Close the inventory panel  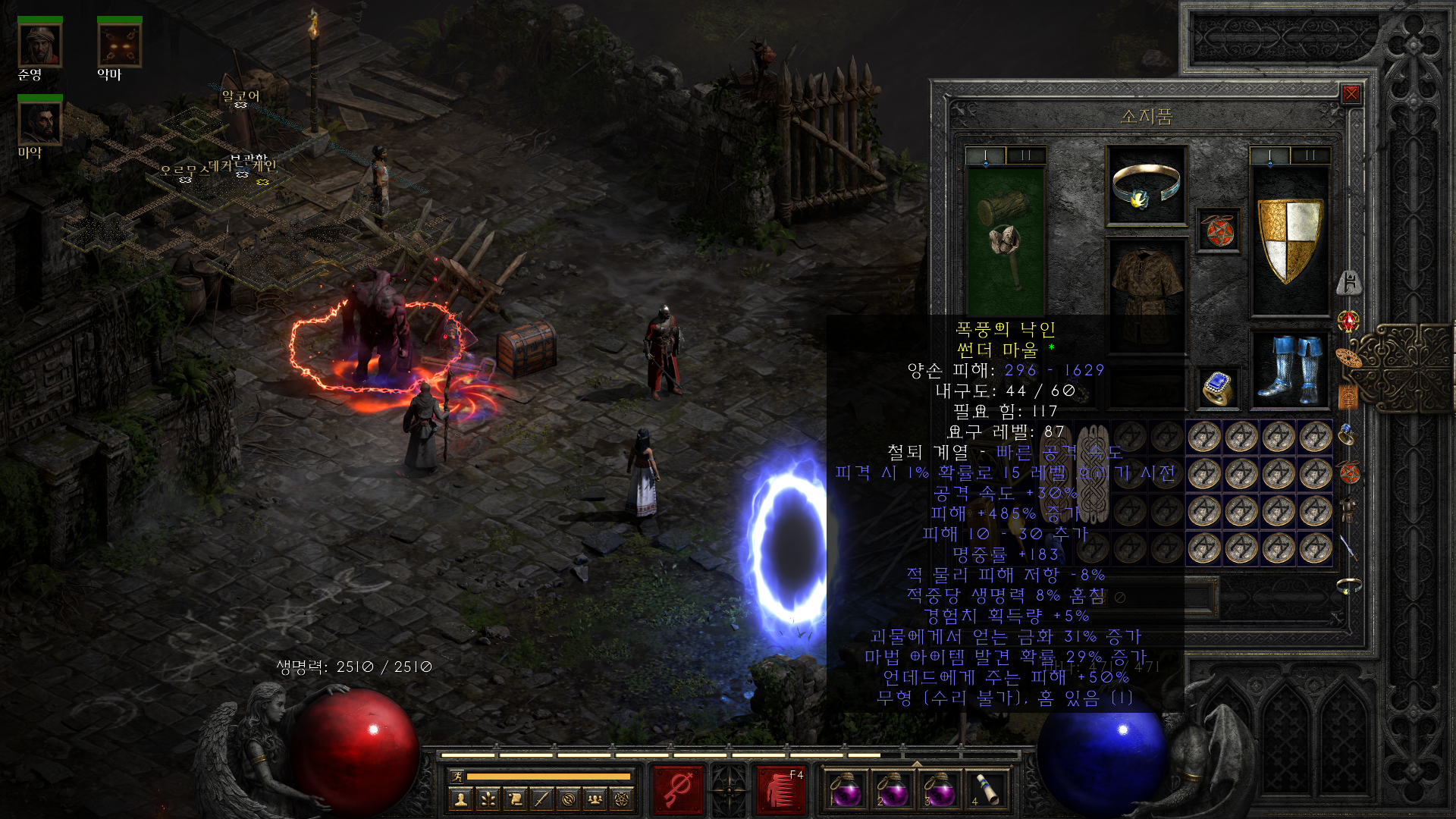point(1351,94)
